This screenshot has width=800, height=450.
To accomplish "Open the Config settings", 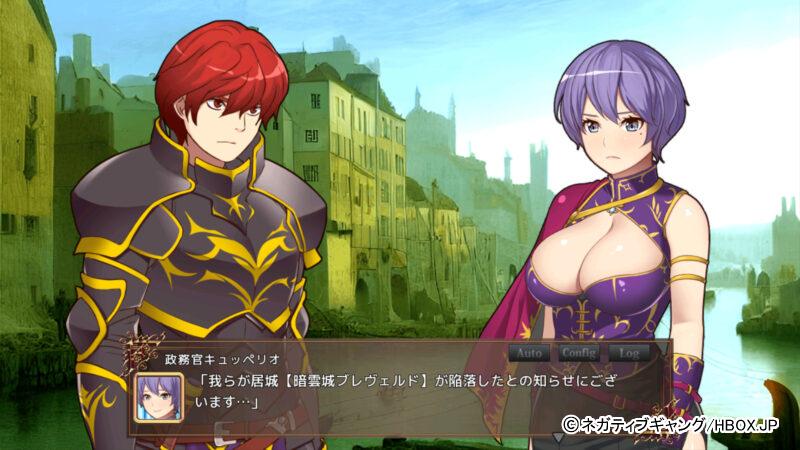I will (x=579, y=353).
